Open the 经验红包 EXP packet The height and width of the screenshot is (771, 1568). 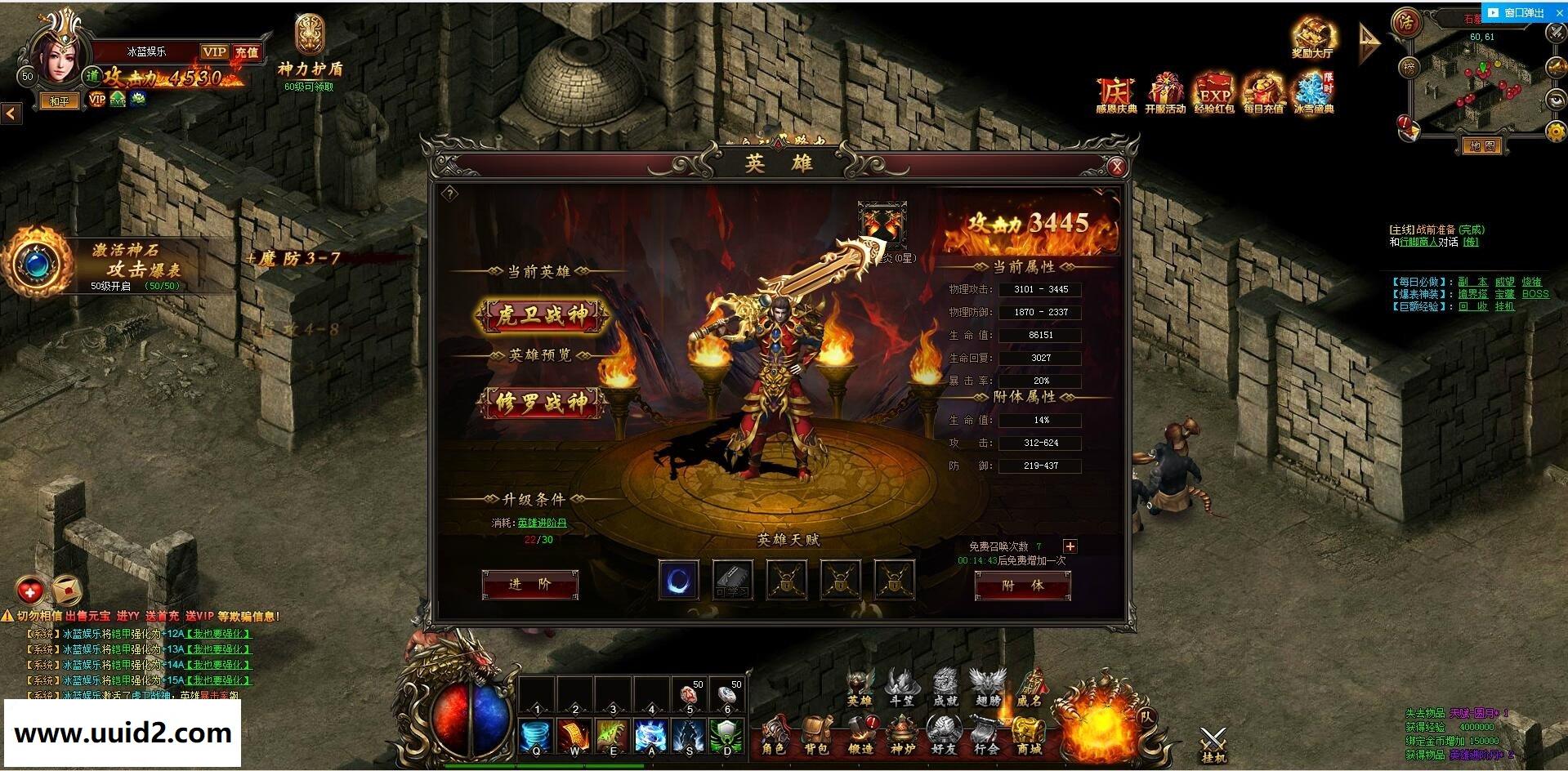pyautogui.click(x=1214, y=93)
